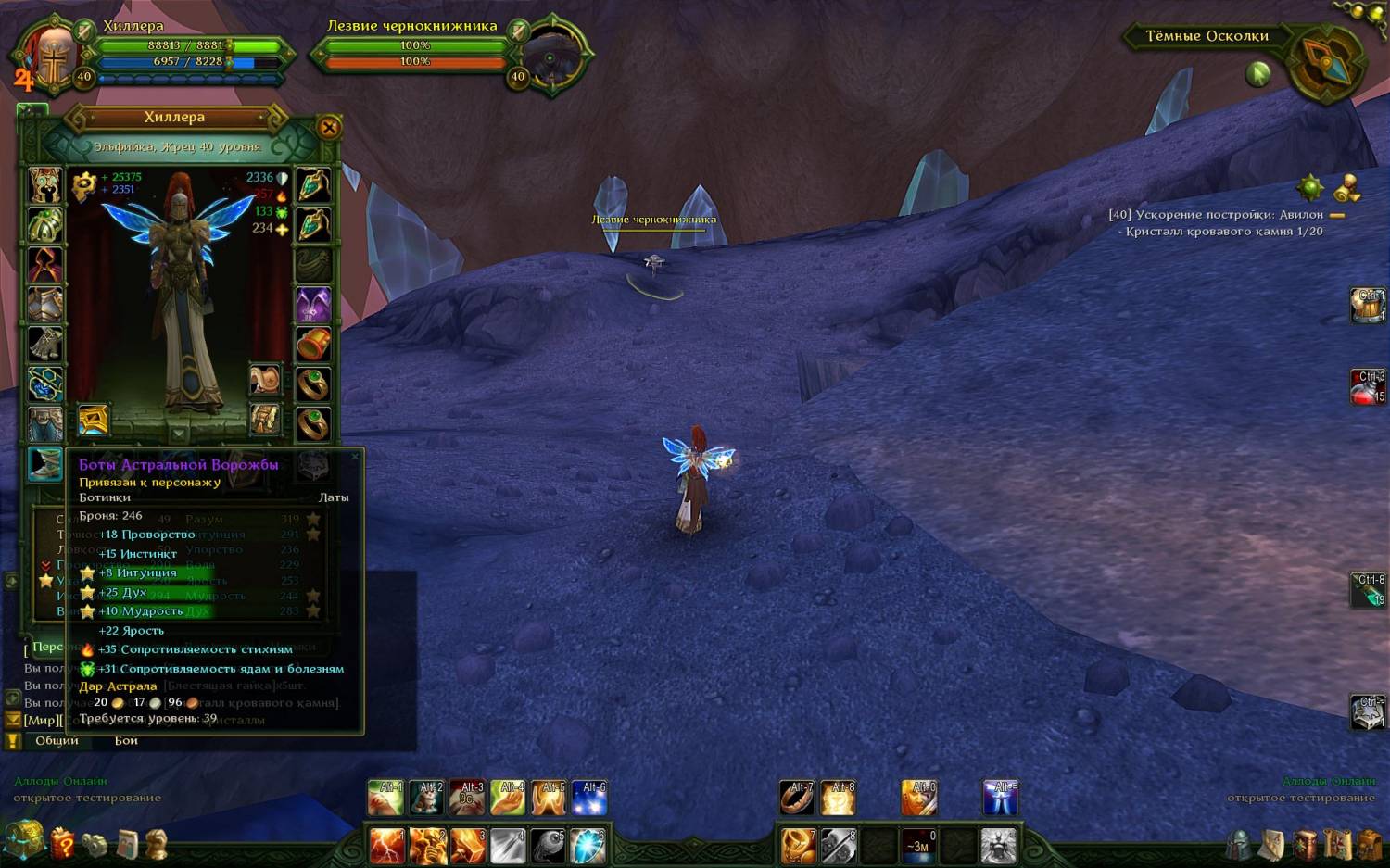Select the equipped helmet slot
Screen dimensions: 1390x868
click(44, 185)
